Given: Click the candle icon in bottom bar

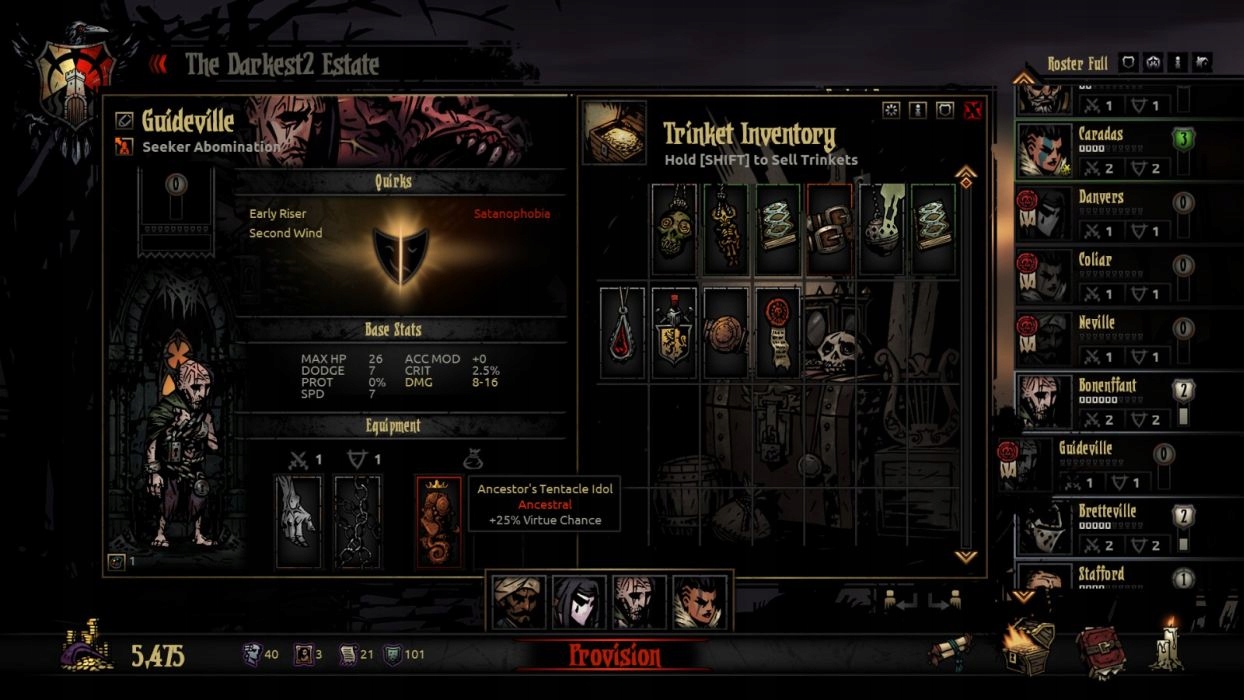Looking at the screenshot, I should [1165, 646].
